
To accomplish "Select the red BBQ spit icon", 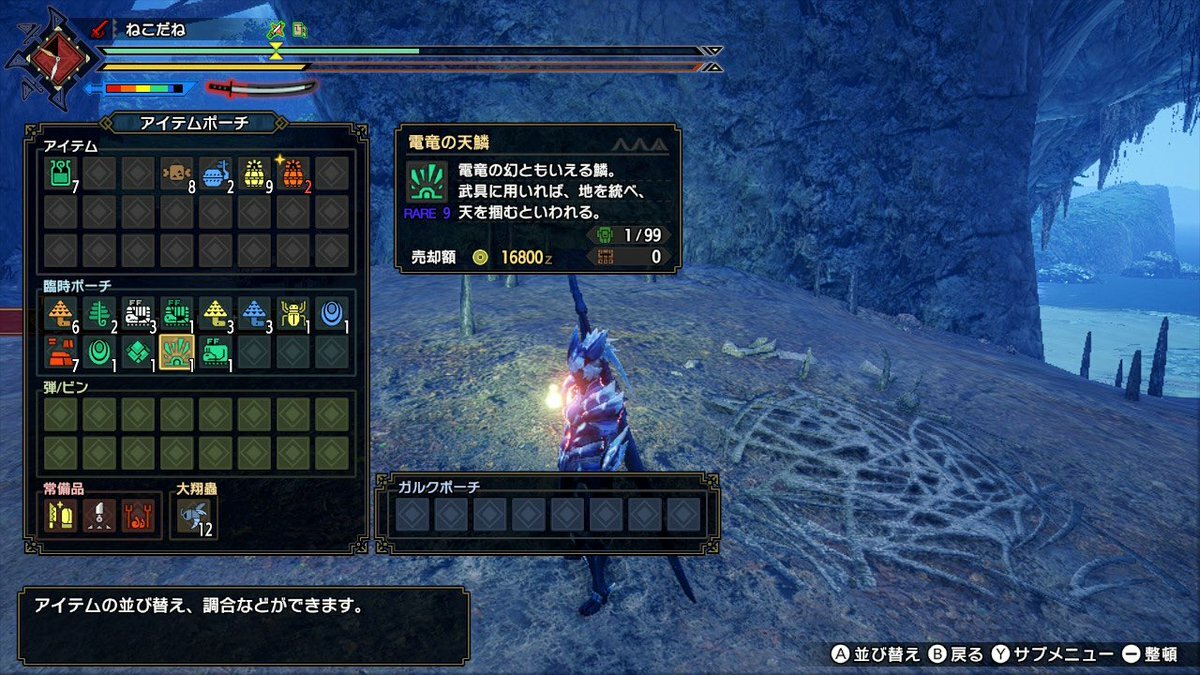I will click(138, 516).
